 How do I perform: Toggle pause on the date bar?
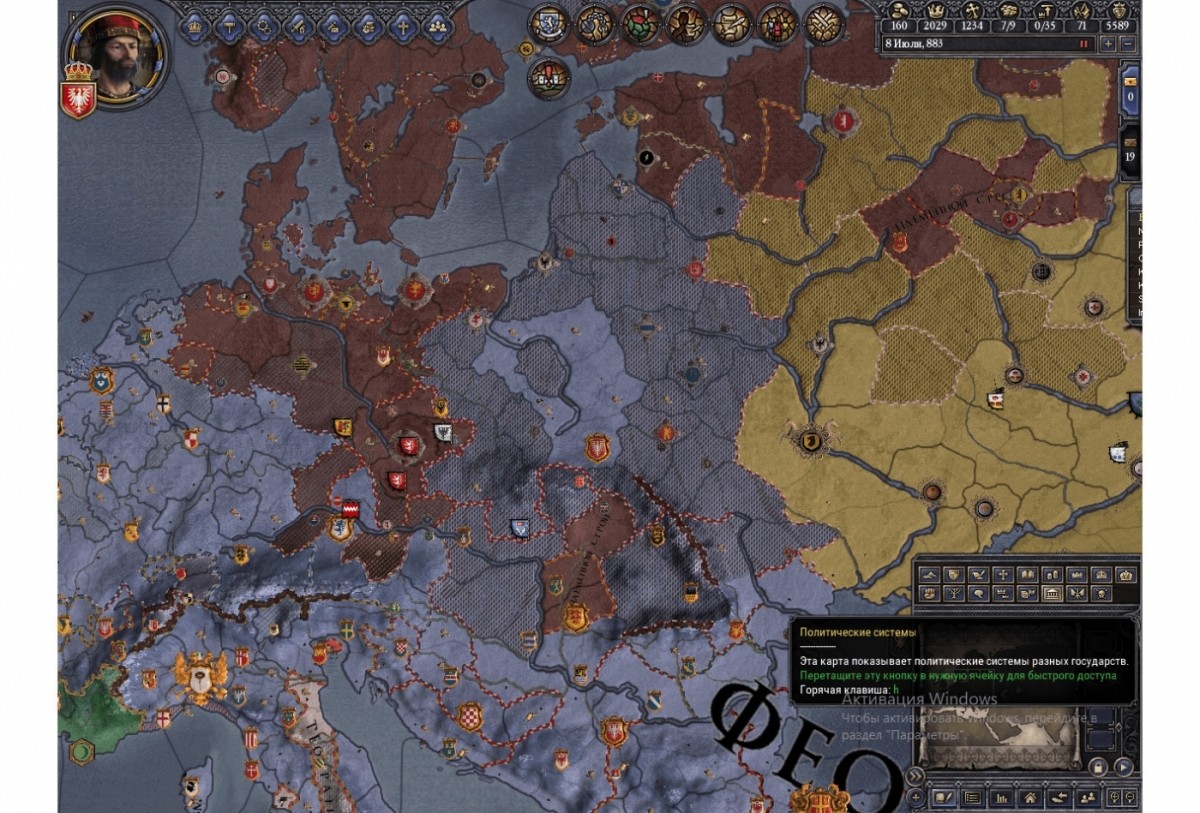click(x=1083, y=44)
